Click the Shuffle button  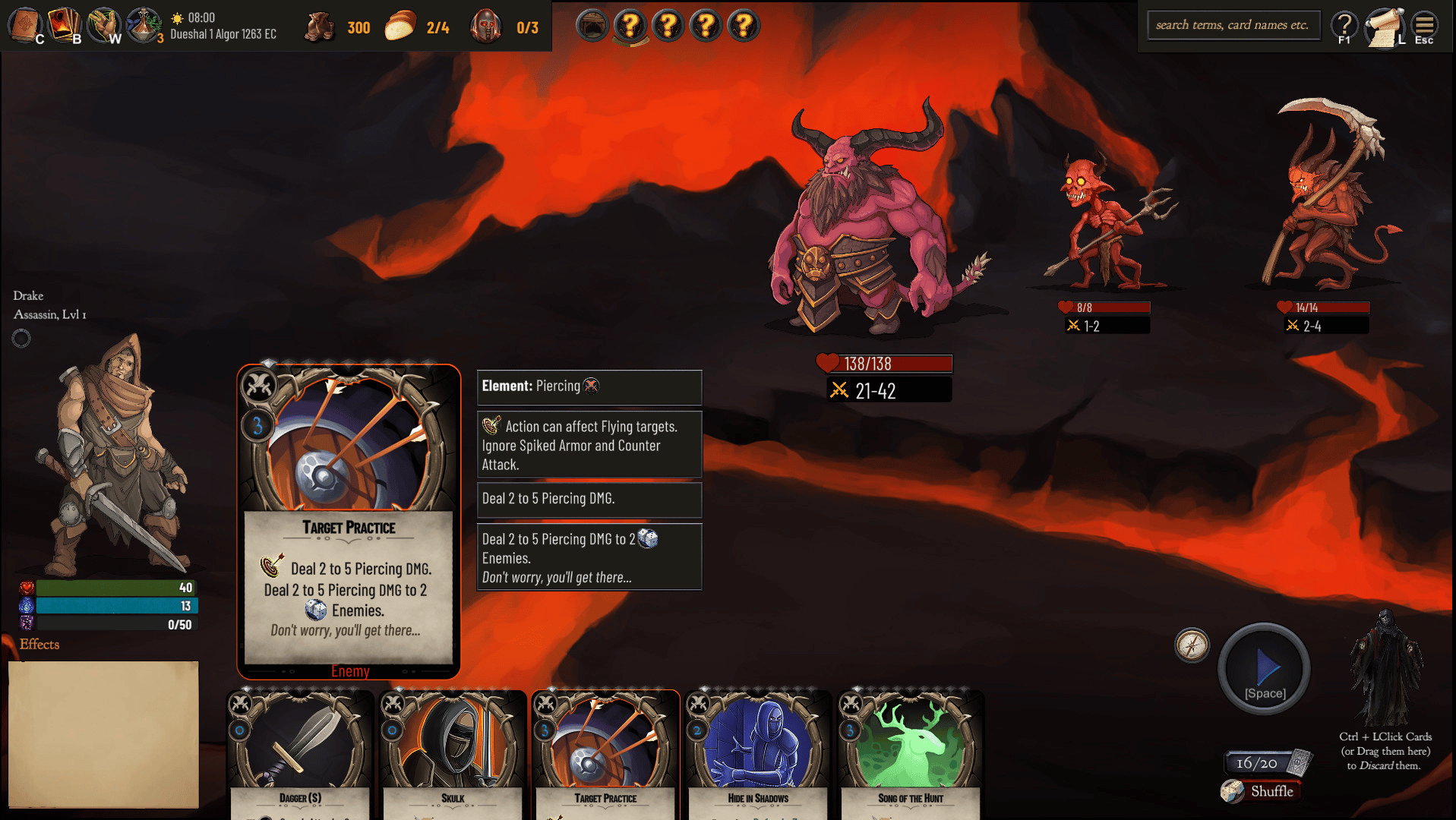(x=1262, y=791)
